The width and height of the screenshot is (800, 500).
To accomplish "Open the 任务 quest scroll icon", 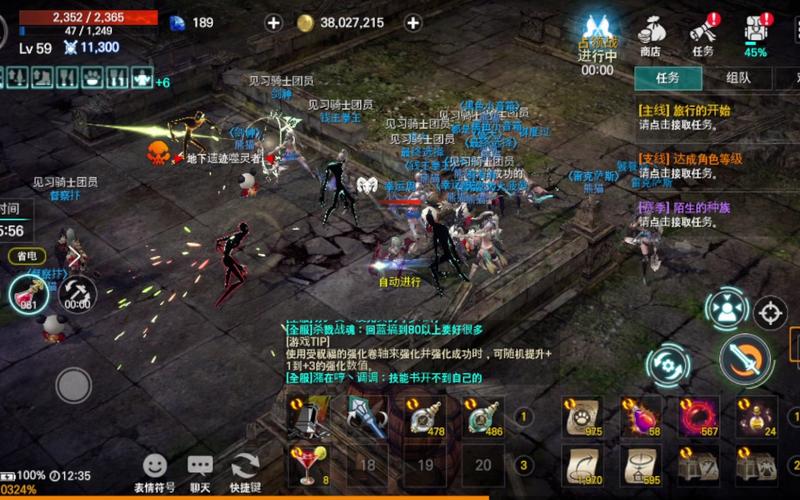I will (703, 34).
